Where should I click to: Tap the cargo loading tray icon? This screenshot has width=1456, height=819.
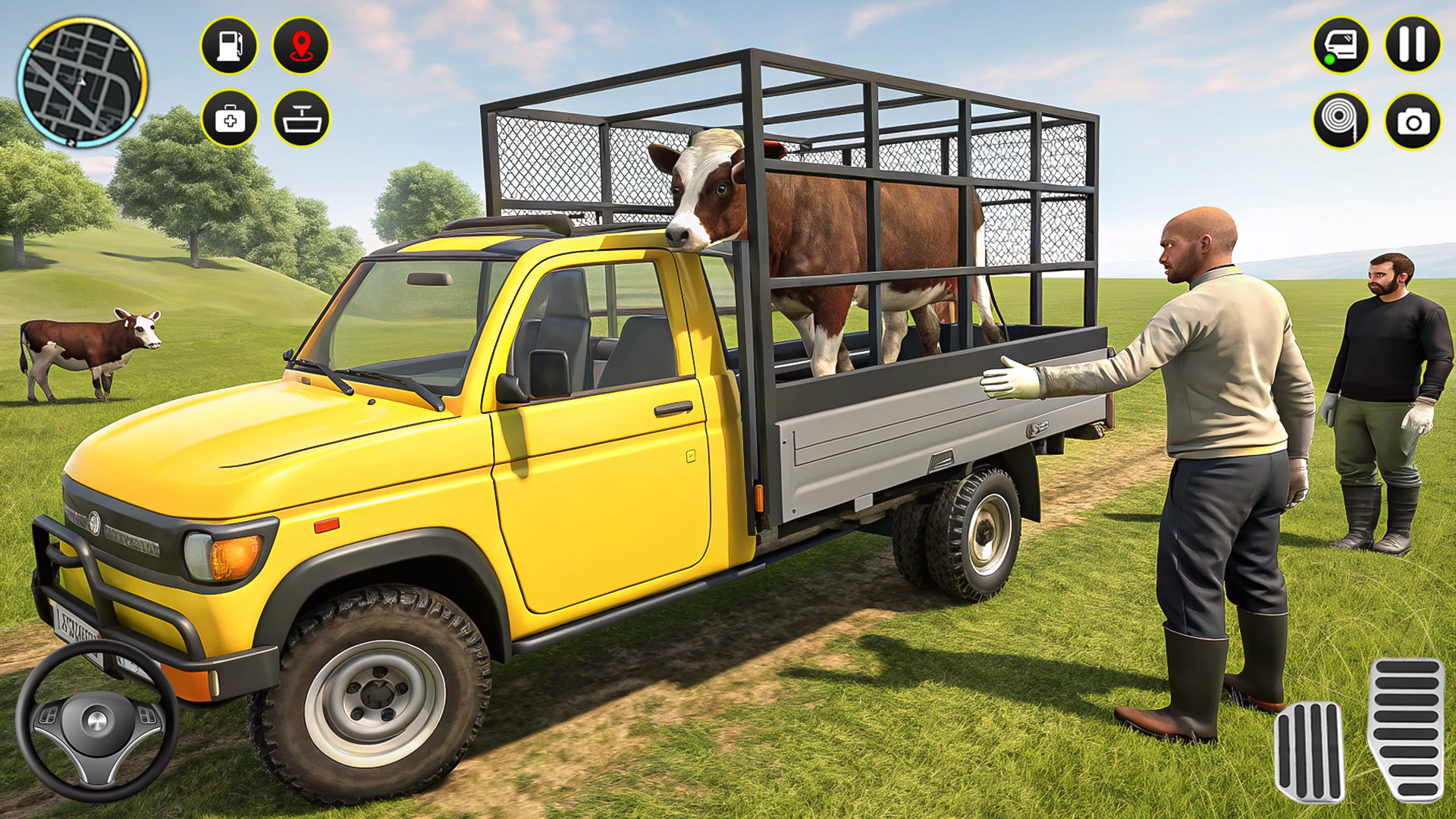(302, 118)
